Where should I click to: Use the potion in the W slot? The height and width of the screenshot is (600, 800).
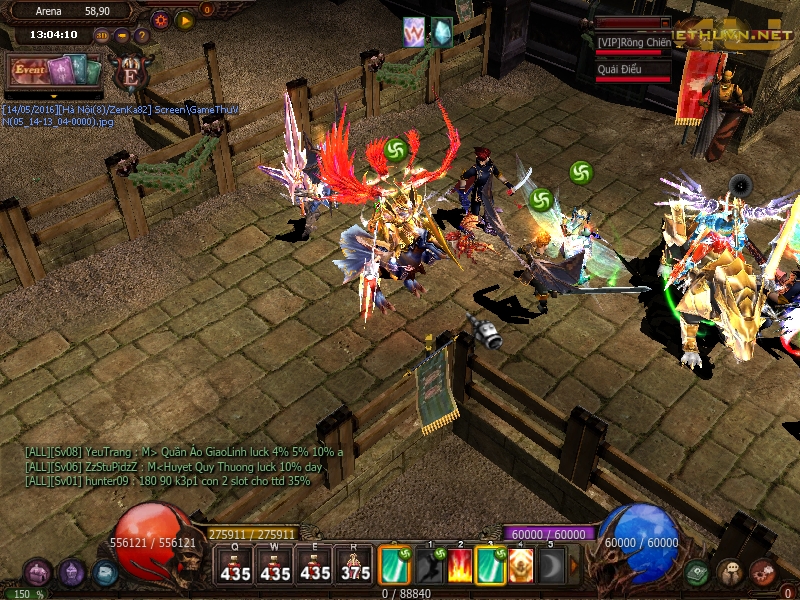(x=275, y=566)
